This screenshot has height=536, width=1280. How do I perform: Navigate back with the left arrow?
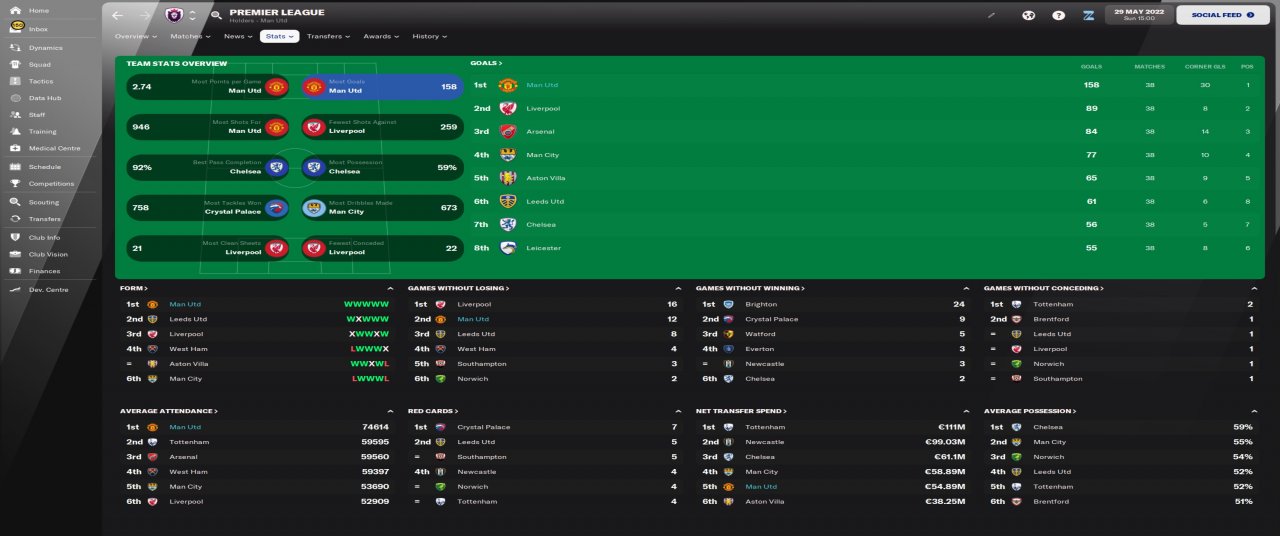point(118,15)
